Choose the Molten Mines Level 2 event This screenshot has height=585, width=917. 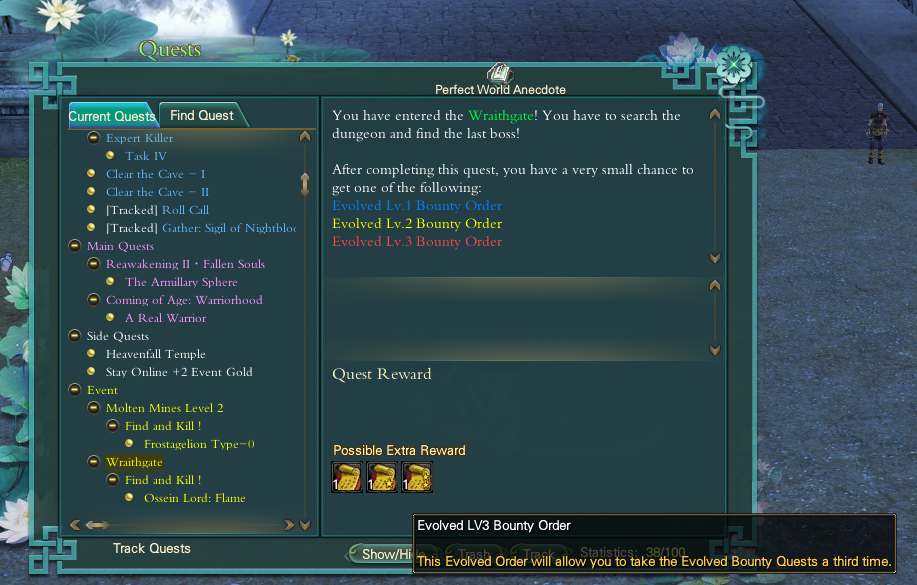coord(164,408)
